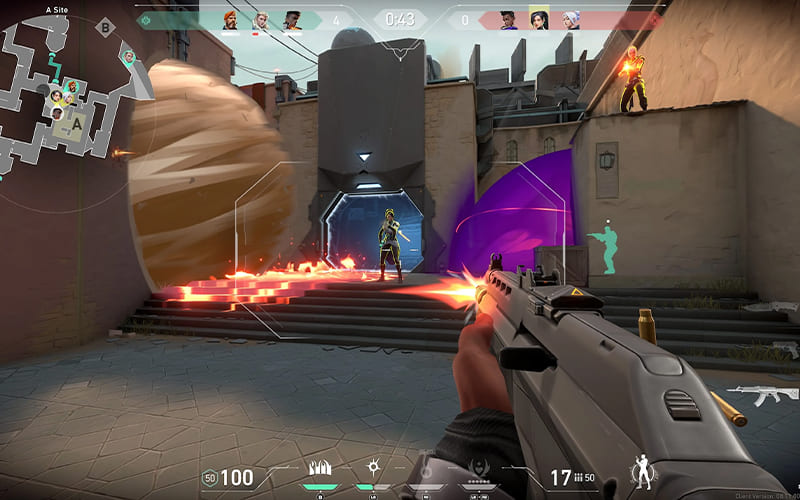Select the B site diamond marker on minimap

pos(105,27)
